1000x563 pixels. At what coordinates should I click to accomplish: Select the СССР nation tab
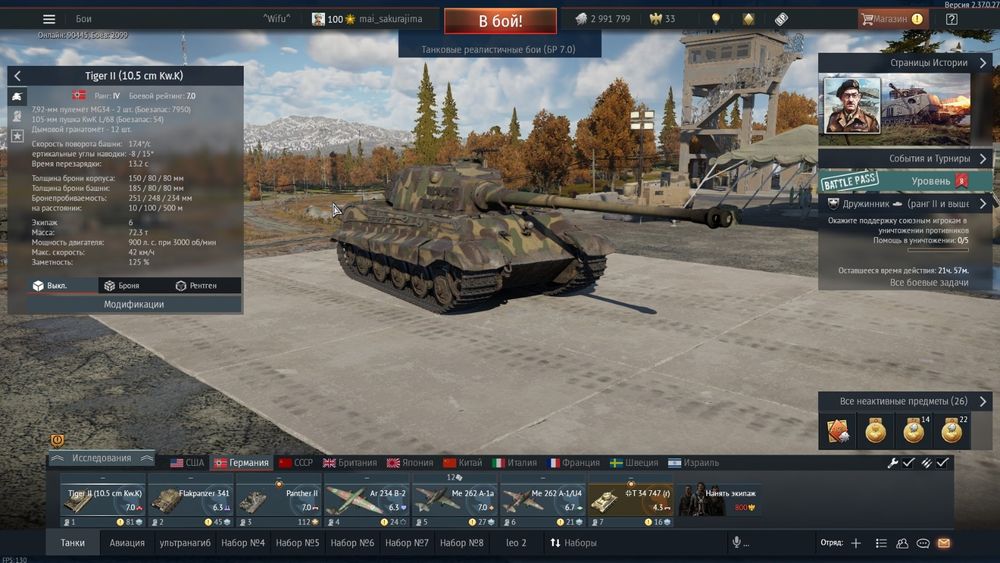pos(296,463)
